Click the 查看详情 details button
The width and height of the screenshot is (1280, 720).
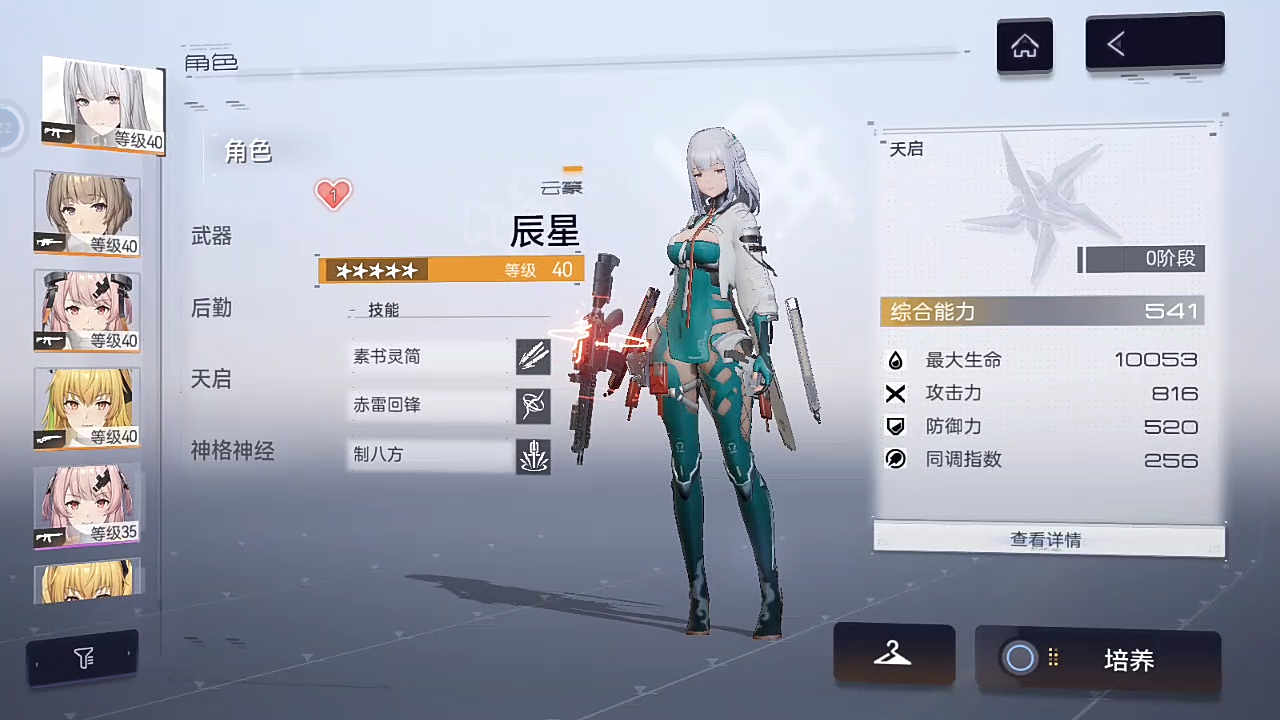pos(1045,539)
